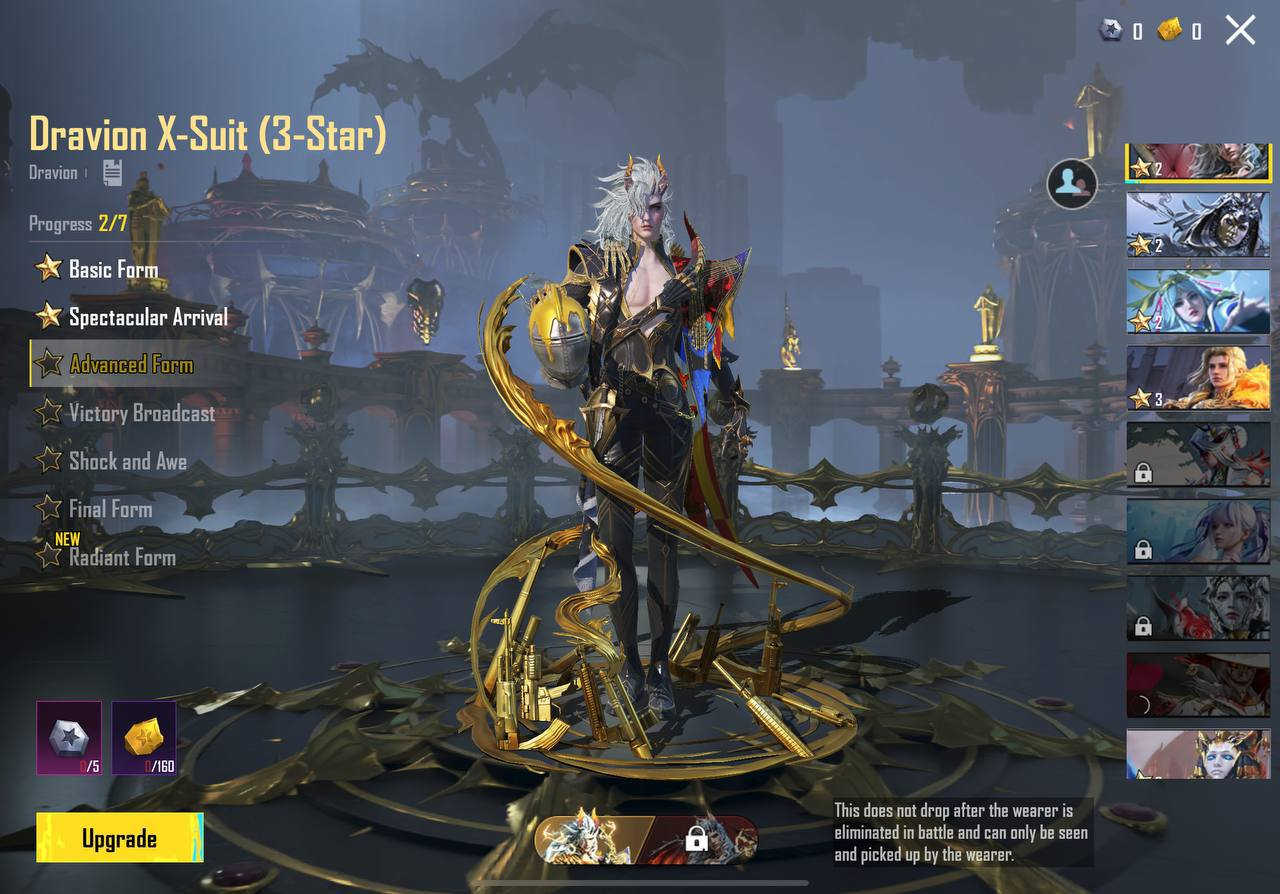Screen dimensions: 1280x894
Task: Select the Final Form stage
Action: pyautogui.click(x=110, y=509)
